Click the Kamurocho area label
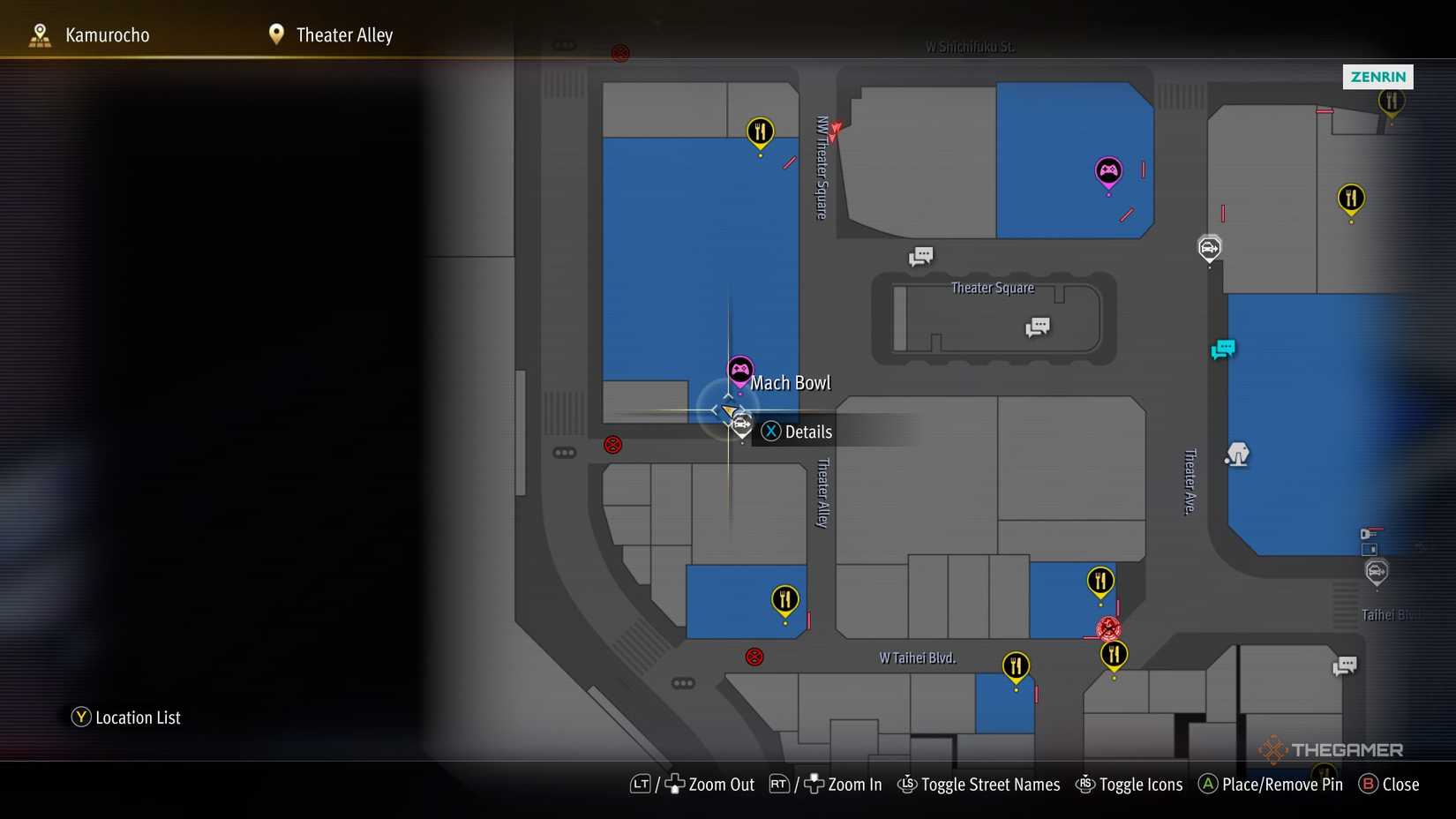The width and height of the screenshot is (1456, 819). point(106,34)
